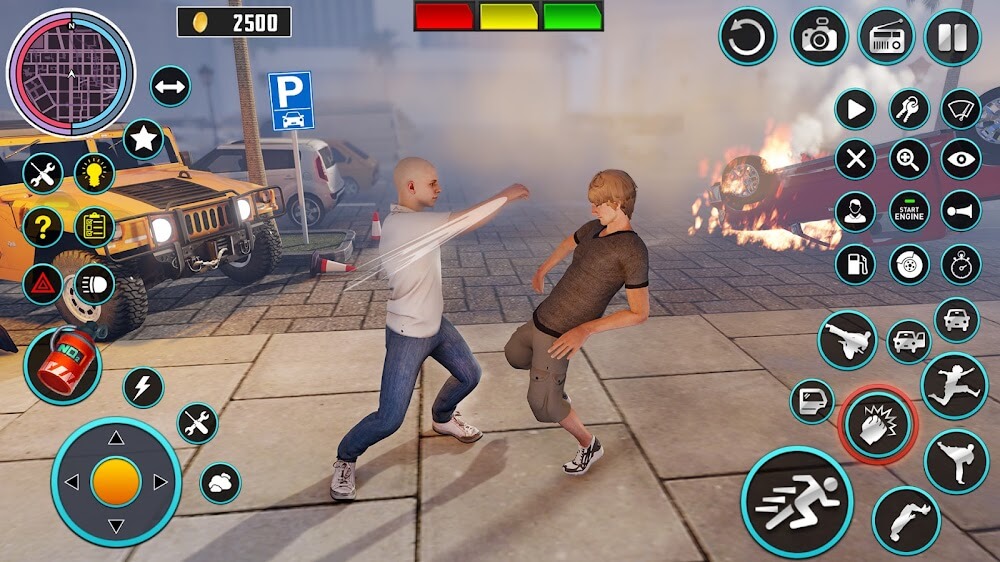Open the fuel pump icon

855,264
